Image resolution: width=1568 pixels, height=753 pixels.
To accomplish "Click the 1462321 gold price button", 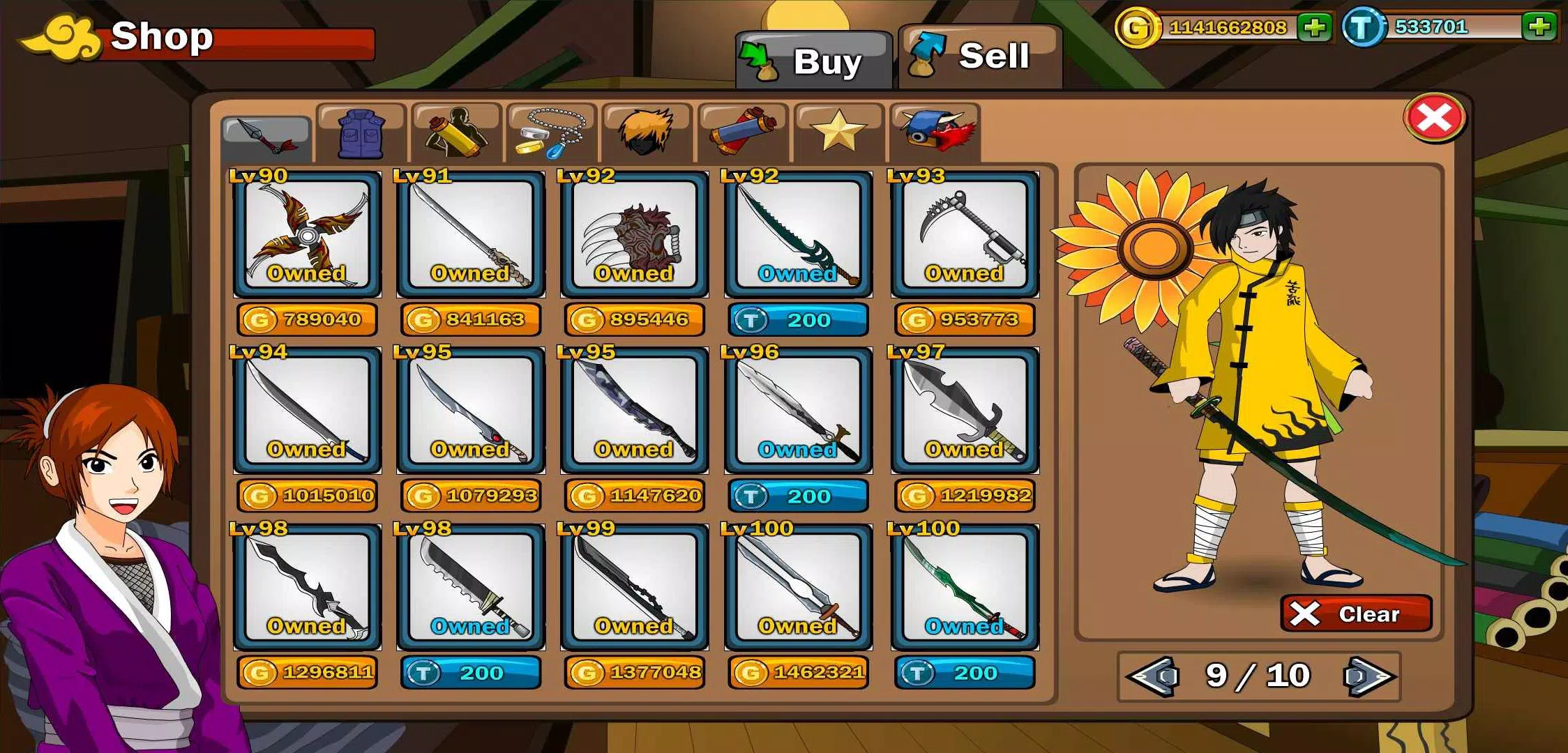I will pos(798,672).
